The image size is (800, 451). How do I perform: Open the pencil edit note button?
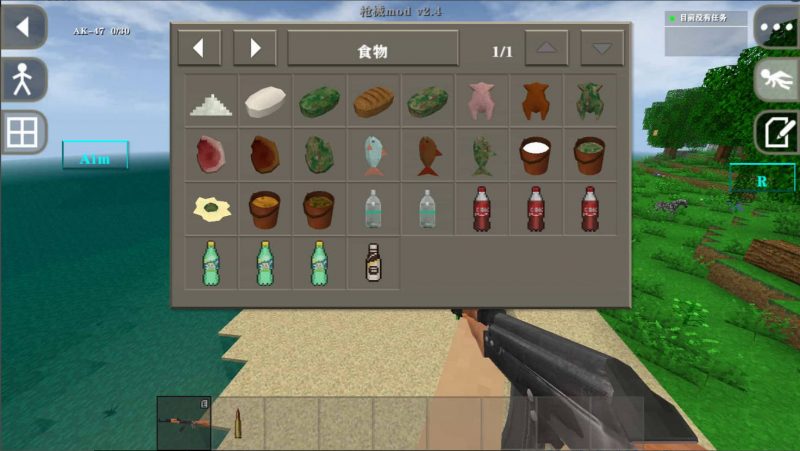click(776, 132)
